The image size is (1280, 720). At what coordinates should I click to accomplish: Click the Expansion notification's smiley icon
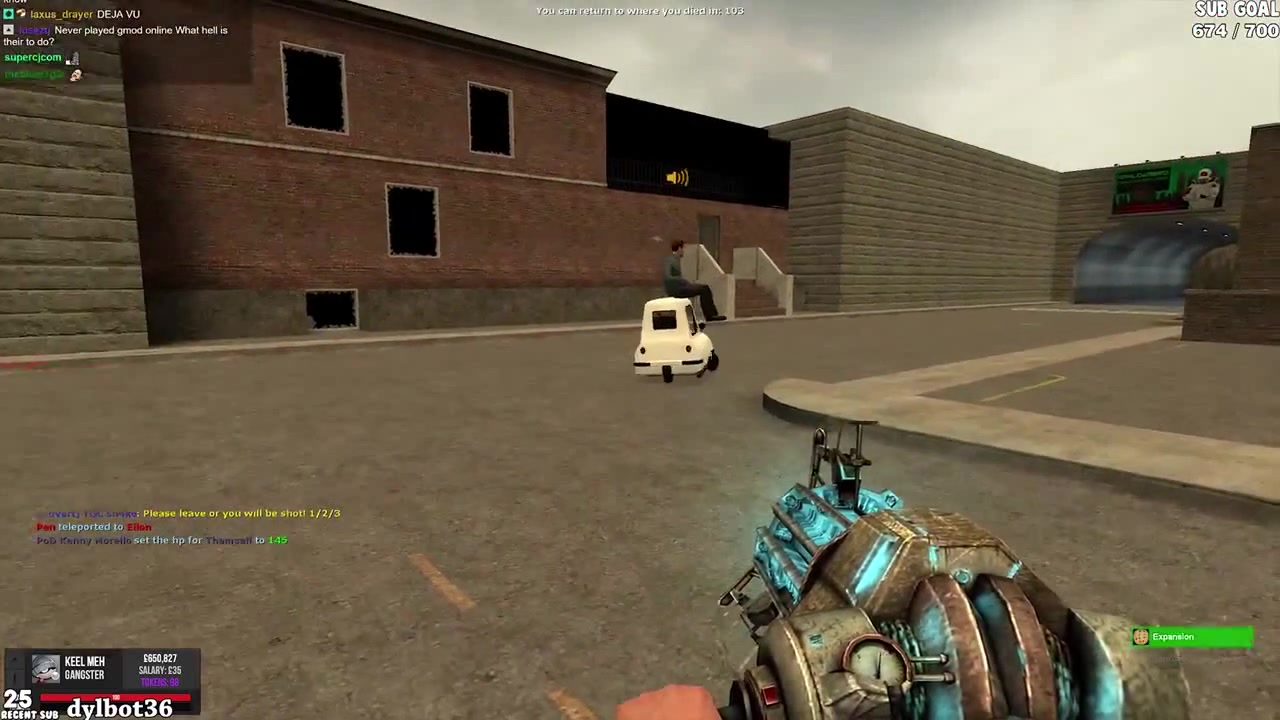pos(1141,637)
